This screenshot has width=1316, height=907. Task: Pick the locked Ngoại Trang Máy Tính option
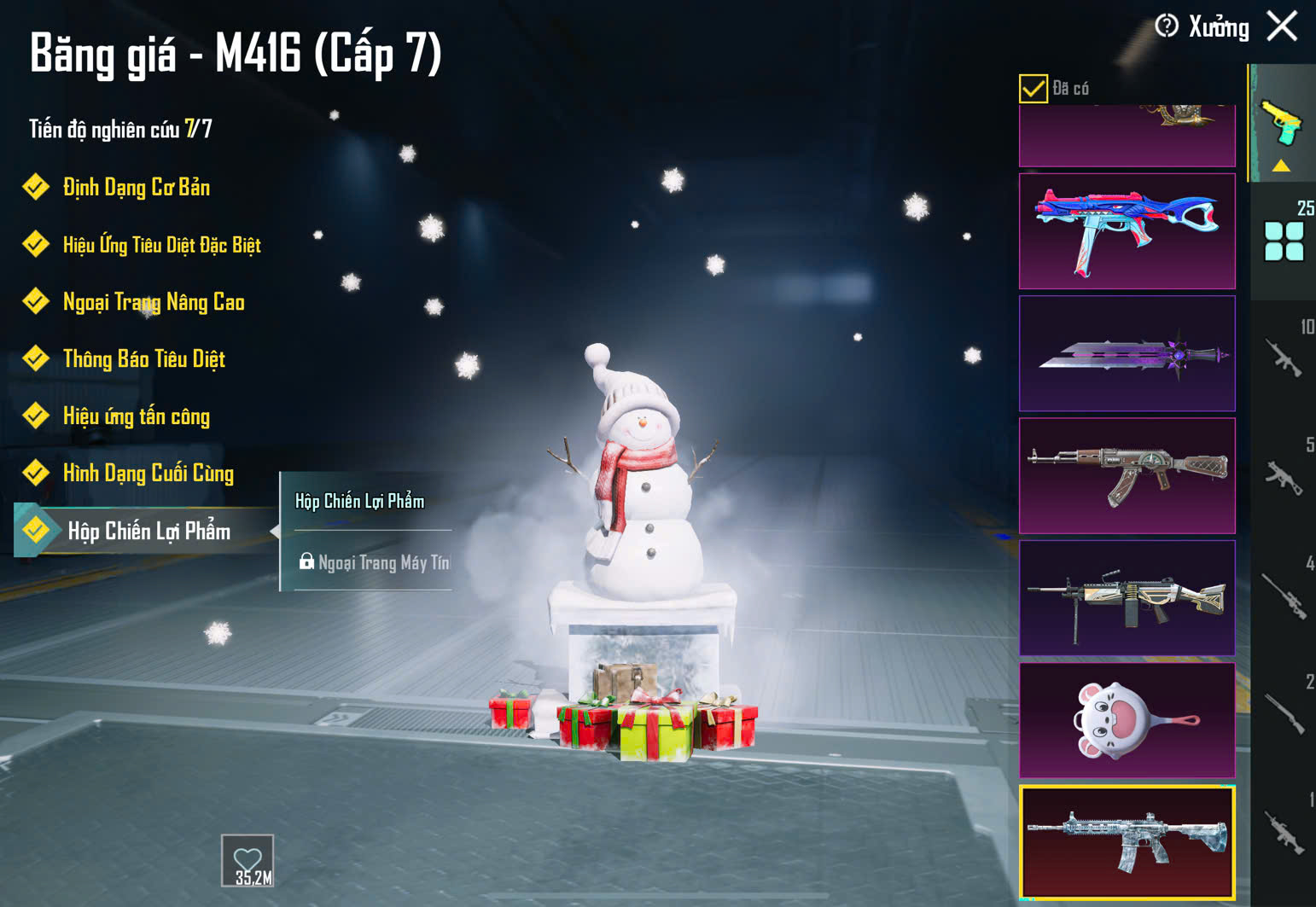coord(376,562)
